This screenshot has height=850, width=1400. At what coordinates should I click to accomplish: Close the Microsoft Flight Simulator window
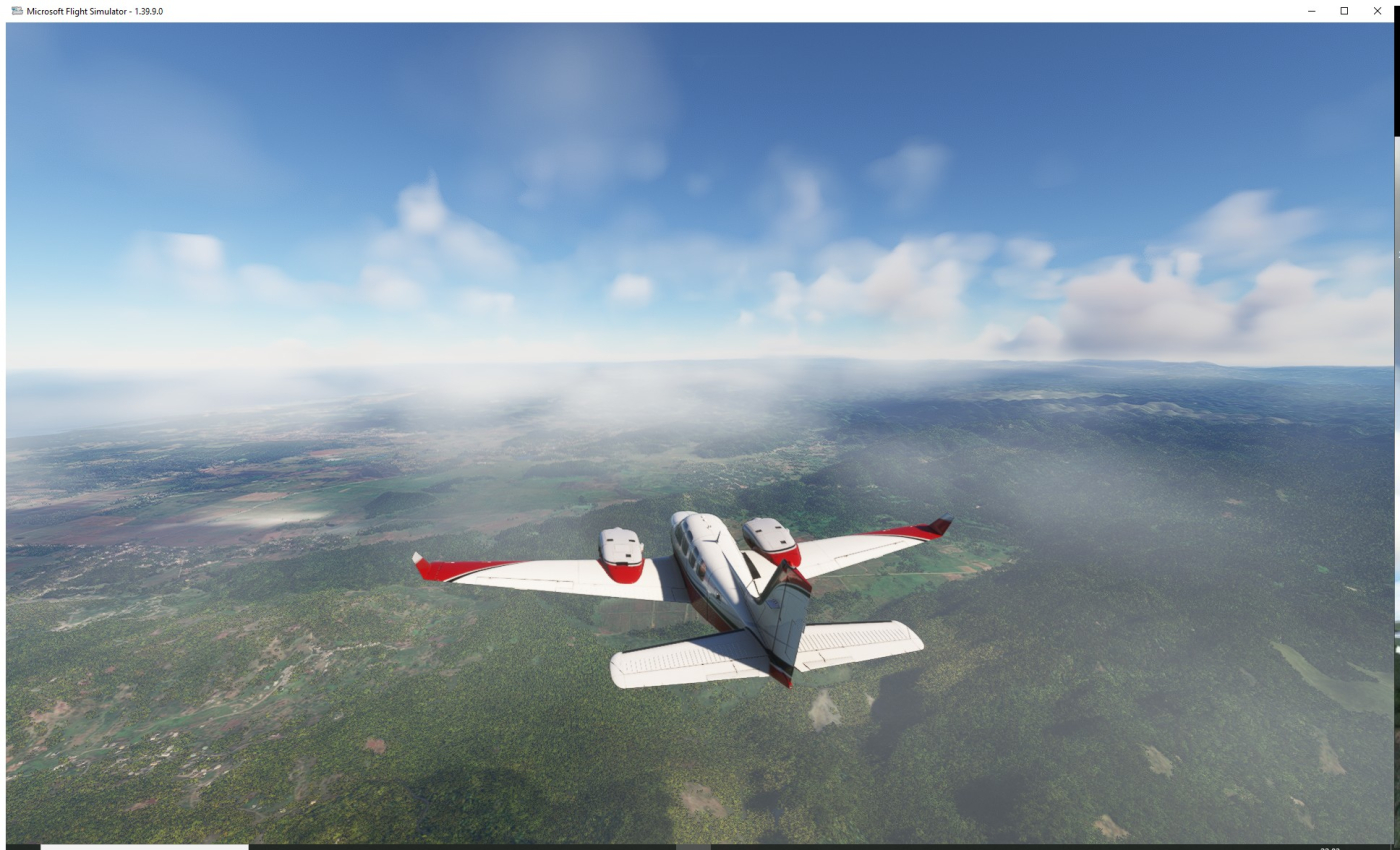1376,11
